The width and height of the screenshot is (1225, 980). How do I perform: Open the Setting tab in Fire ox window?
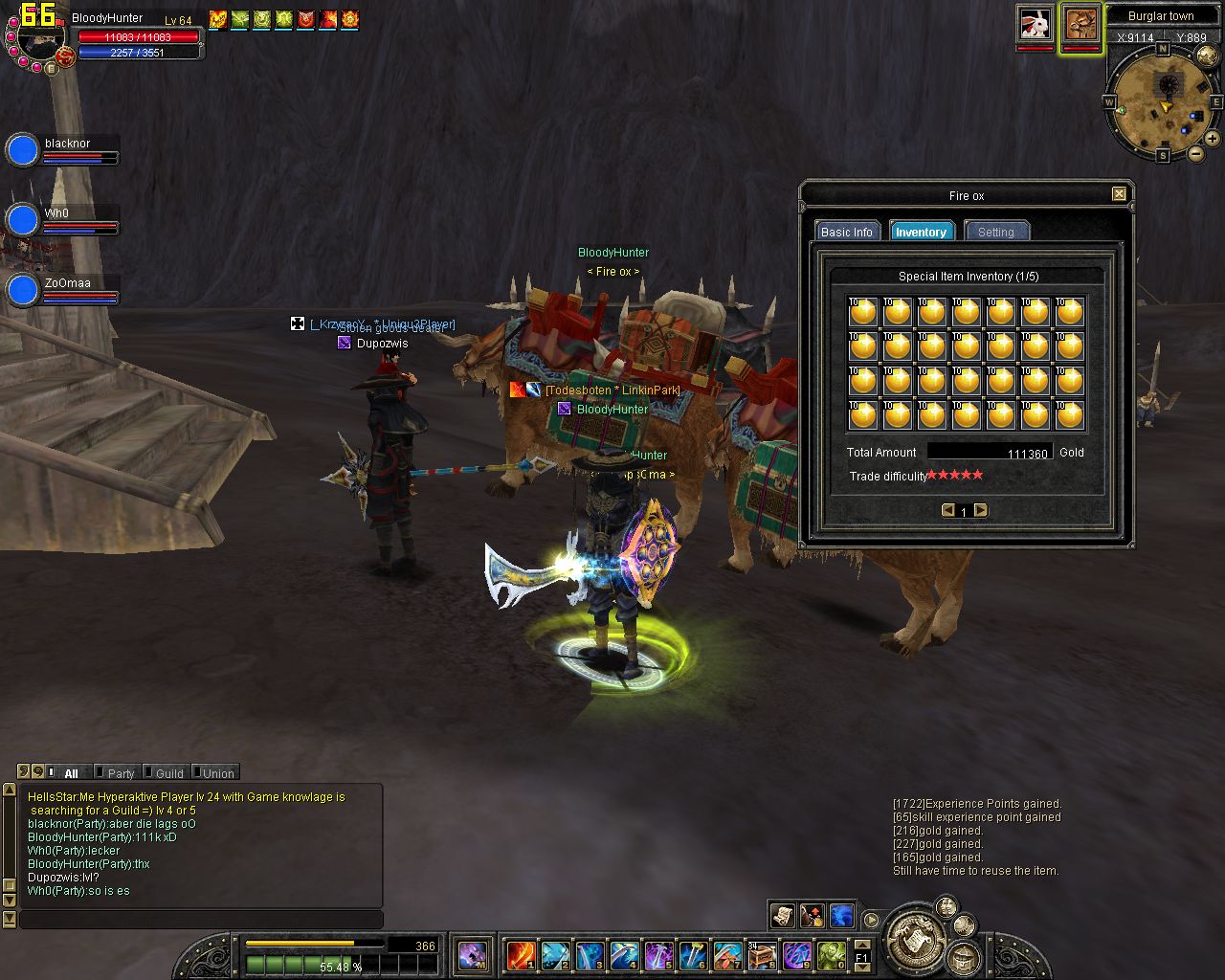[995, 232]
